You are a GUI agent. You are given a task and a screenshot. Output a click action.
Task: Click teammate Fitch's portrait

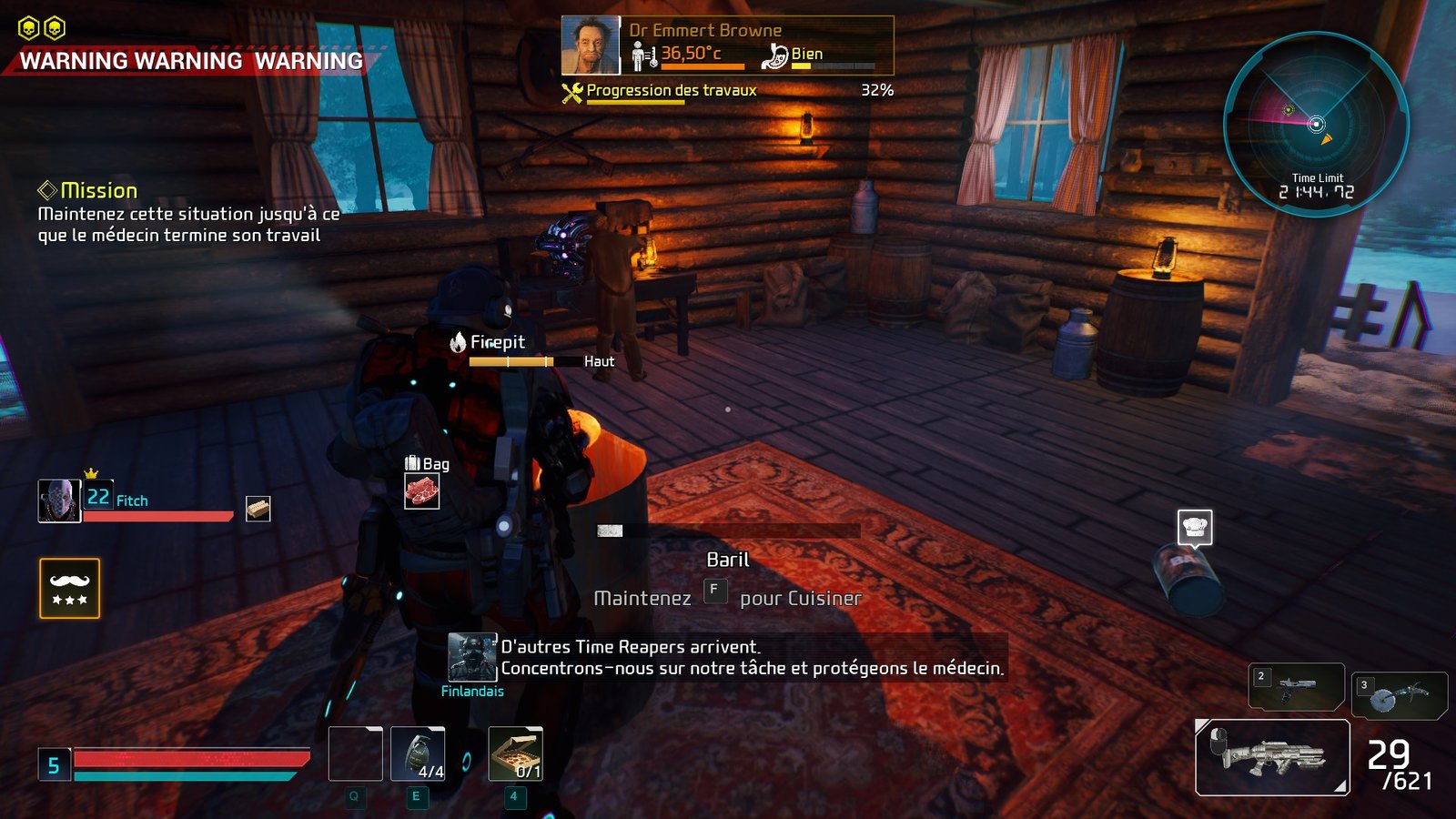(x=59, y=500)
